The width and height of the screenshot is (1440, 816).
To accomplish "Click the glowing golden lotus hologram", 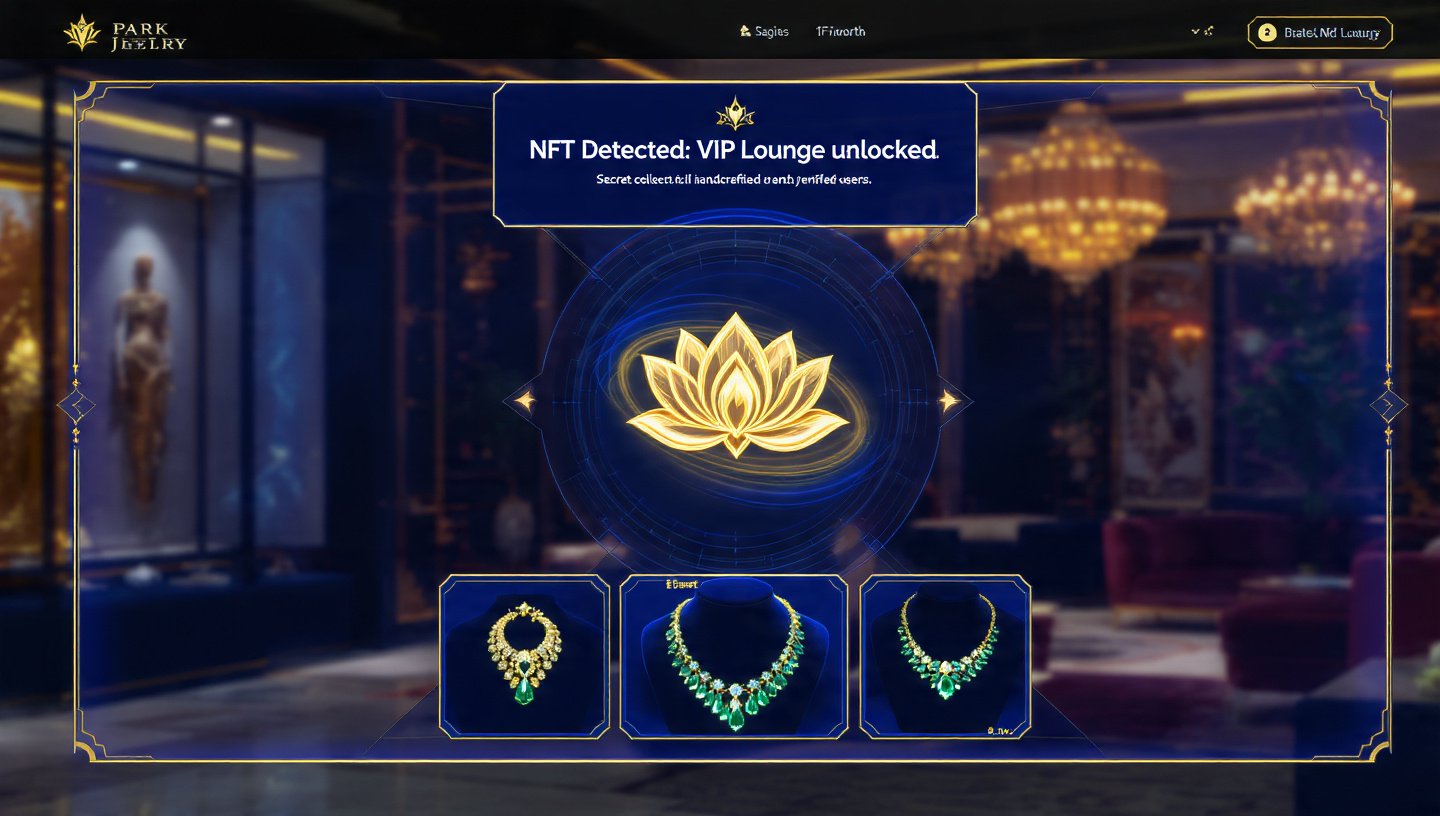I will click(737, 400).
